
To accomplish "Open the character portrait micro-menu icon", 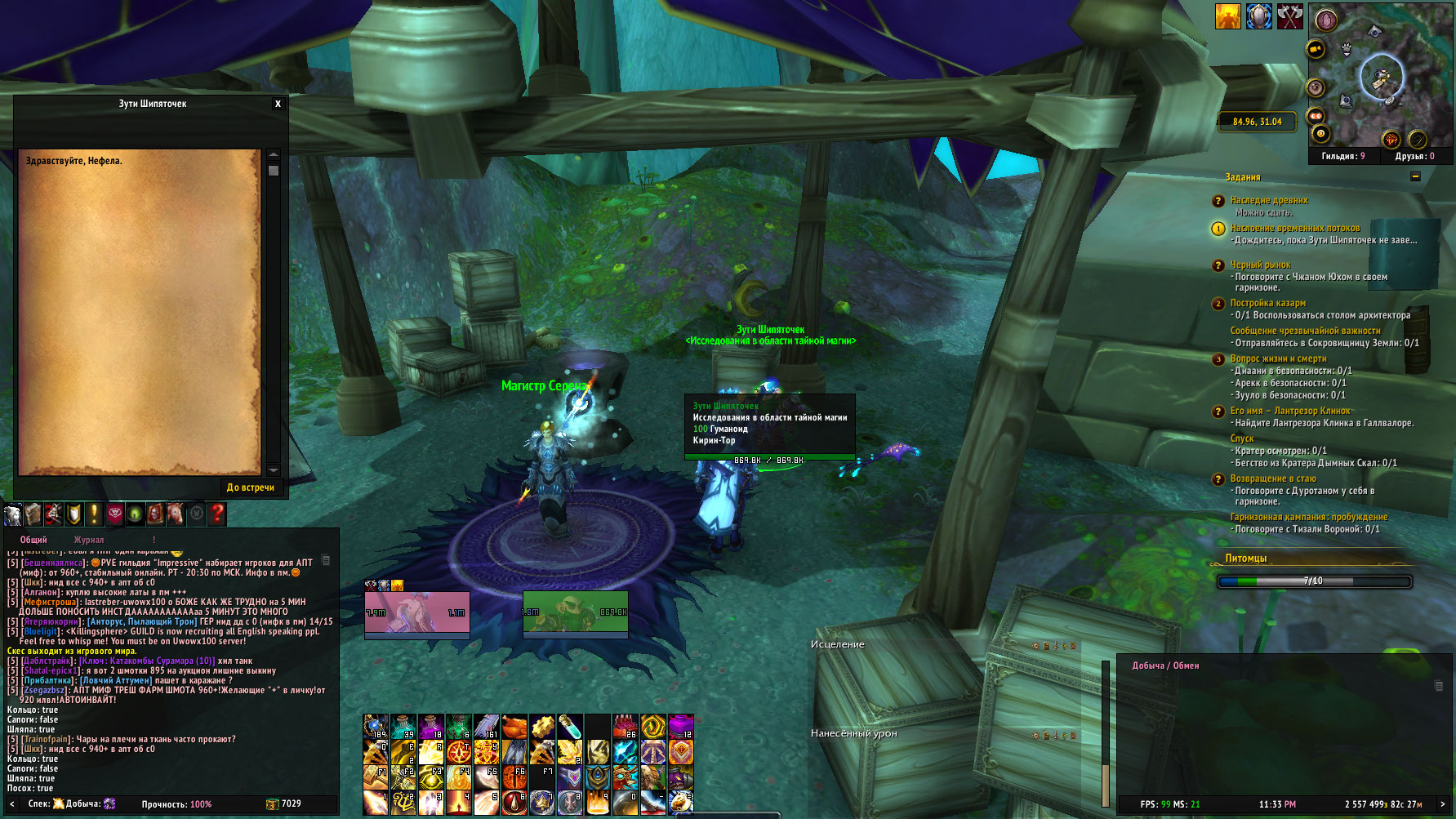I will 13,514.
